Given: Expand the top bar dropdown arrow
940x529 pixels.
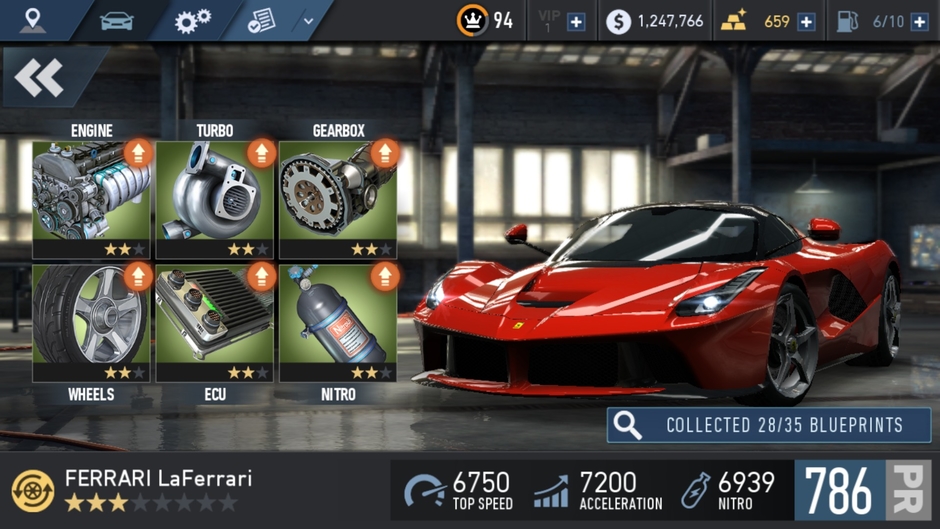Looking at the screenshot, I should pos(308,20).
